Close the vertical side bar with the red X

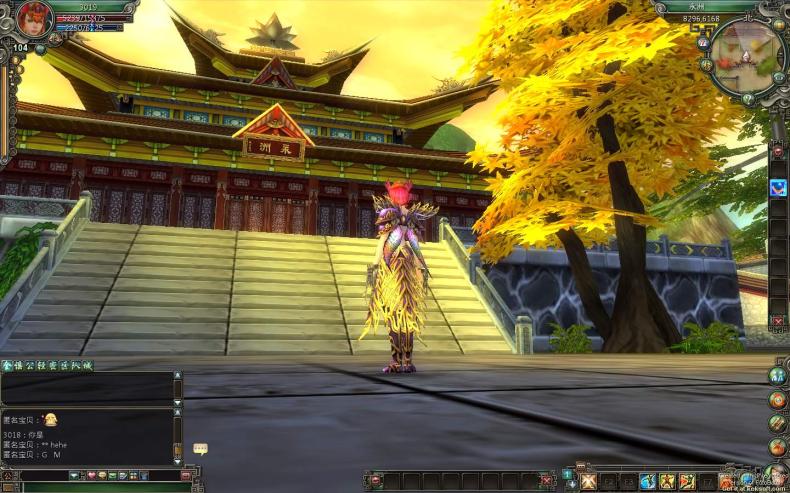(x=778, y=321)
